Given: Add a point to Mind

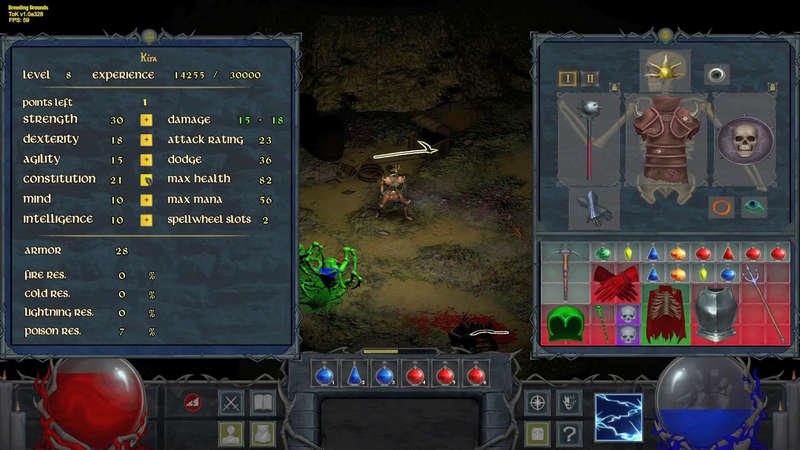Looking at the screenshot, I should 146,200.
